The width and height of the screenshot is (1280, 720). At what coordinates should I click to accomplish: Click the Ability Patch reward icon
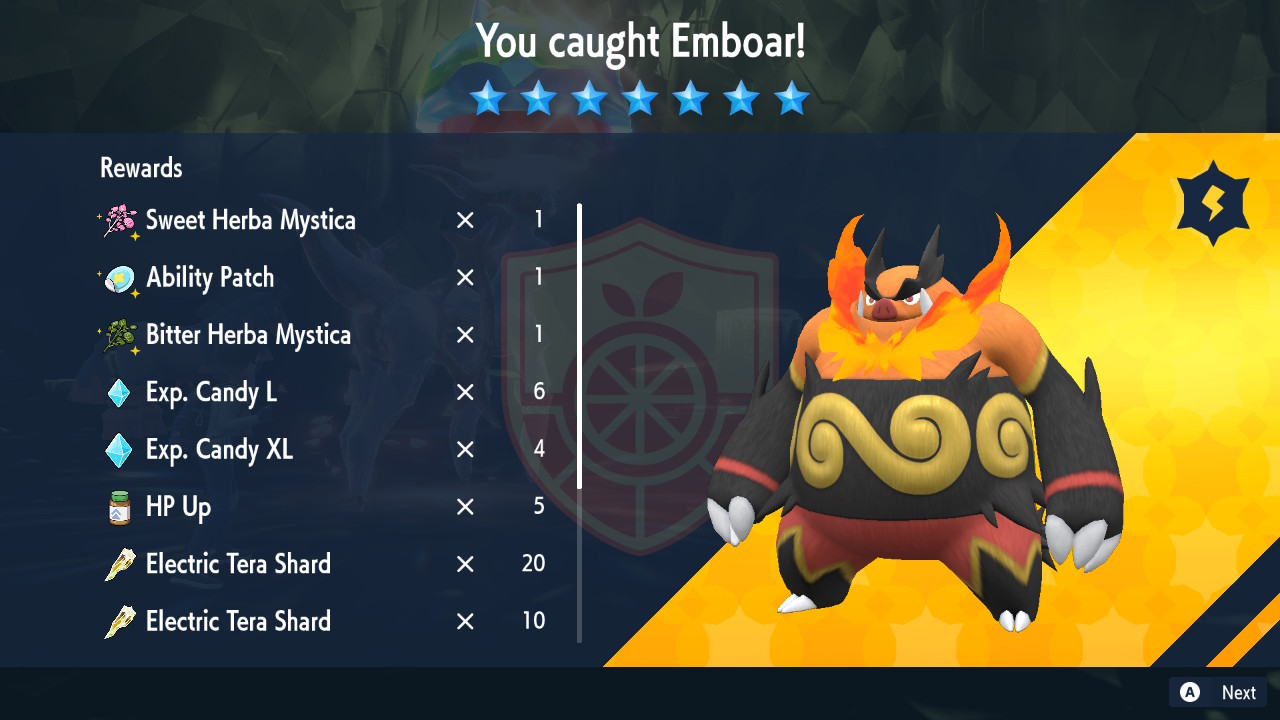[121, 278]
